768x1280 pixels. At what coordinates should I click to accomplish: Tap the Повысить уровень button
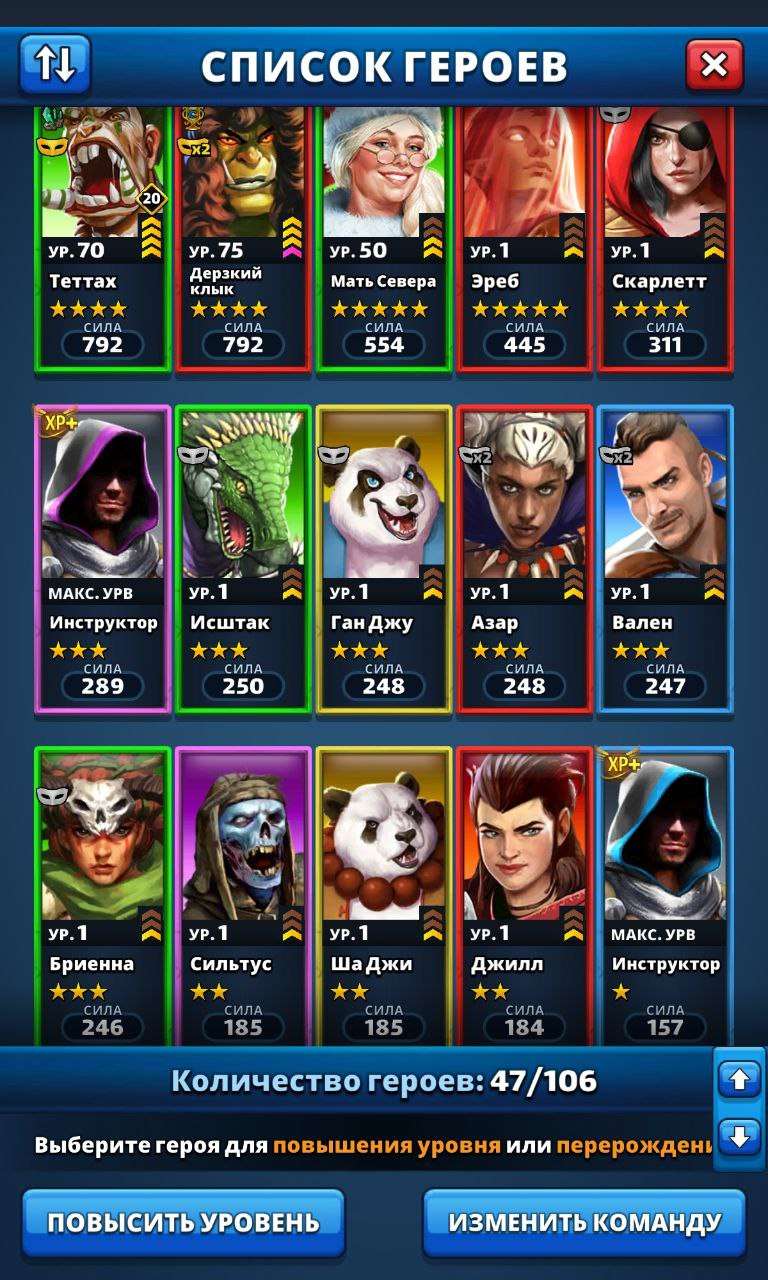(183, 1222)
